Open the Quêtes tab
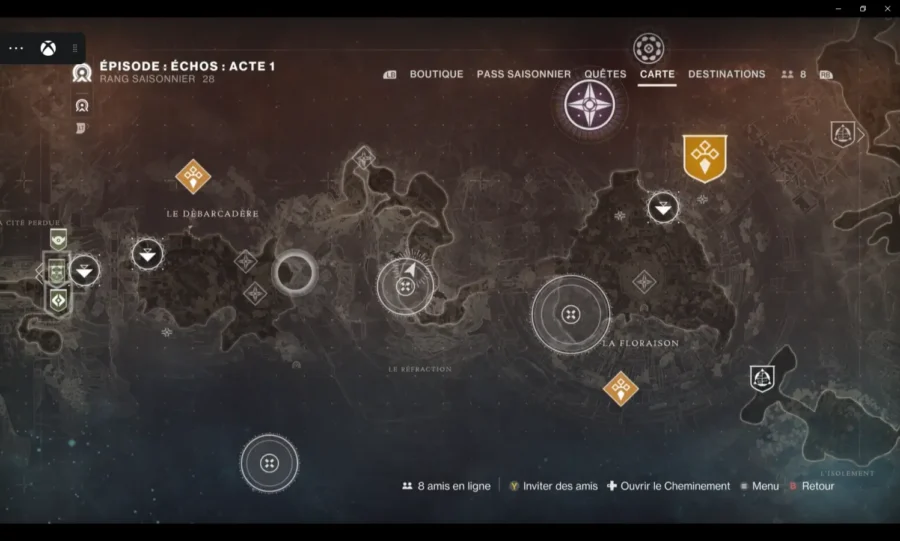The image size is (900, 541). pos(605,74)
